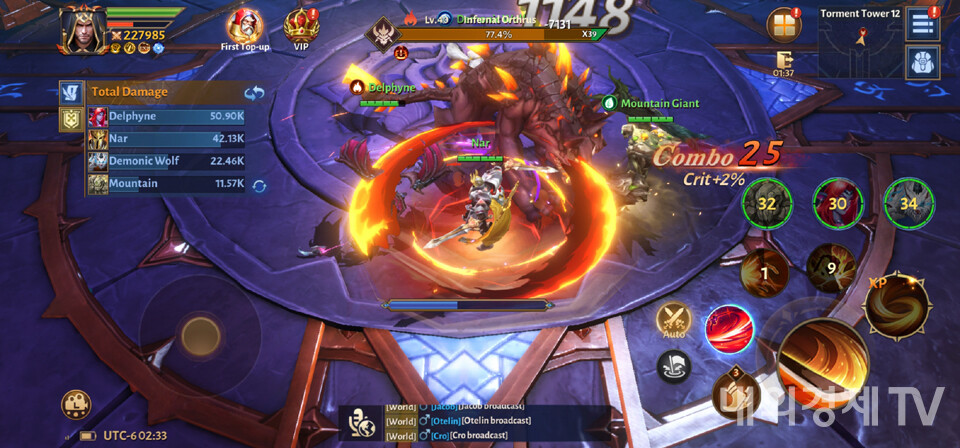The width and height of the screenshot is (960, 448).
Task: Summon the Mountain Giant companion skill
Action: 767,204
